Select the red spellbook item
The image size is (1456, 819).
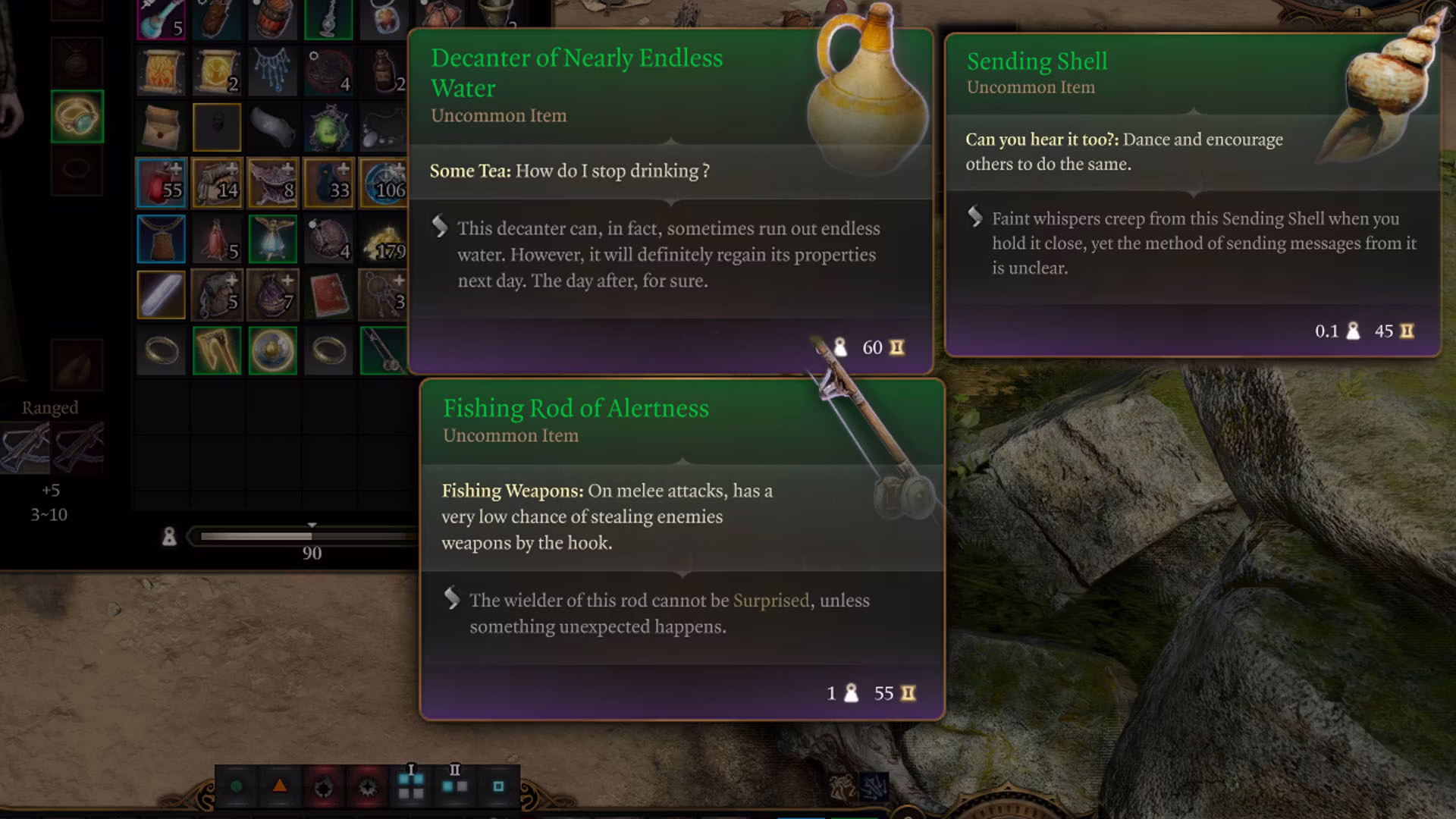328,295
